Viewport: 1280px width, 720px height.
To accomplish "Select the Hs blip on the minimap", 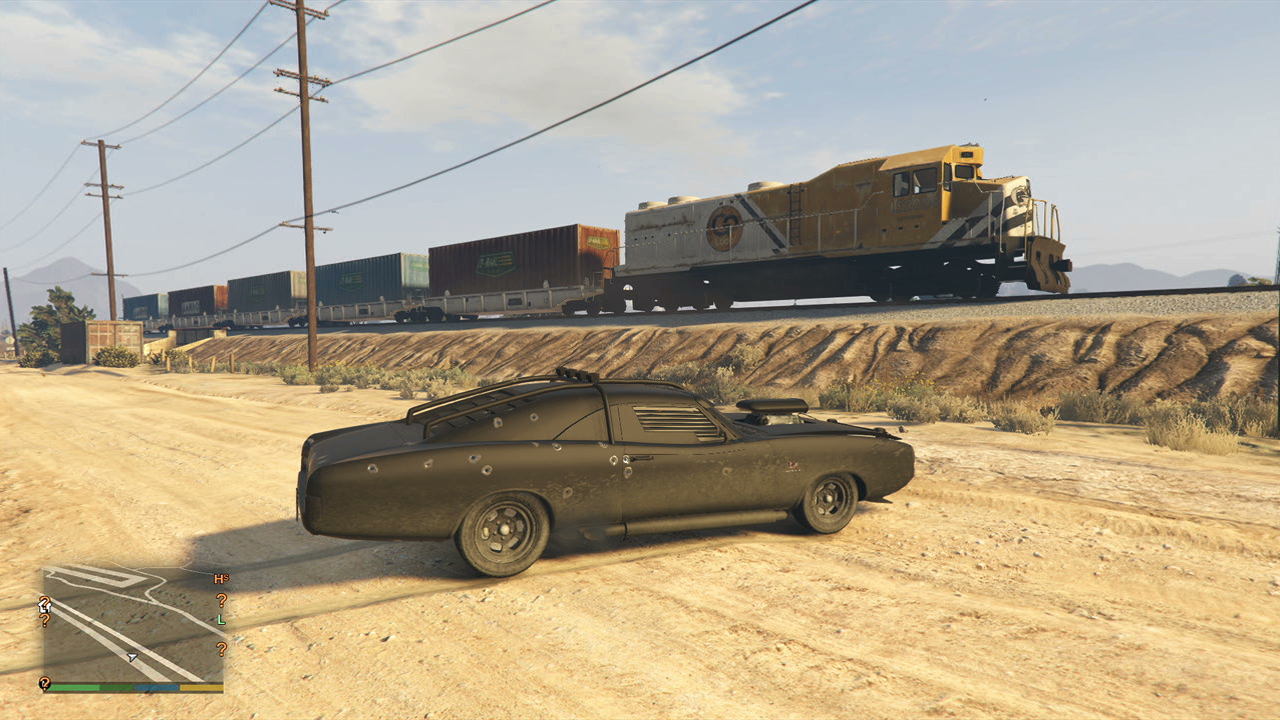I will click(x=221, y=578).
